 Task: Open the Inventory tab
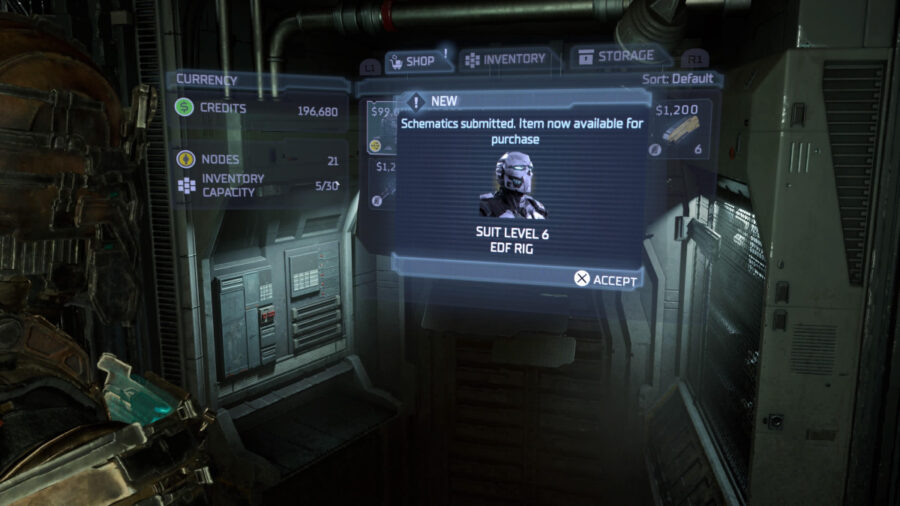[506, 59]
